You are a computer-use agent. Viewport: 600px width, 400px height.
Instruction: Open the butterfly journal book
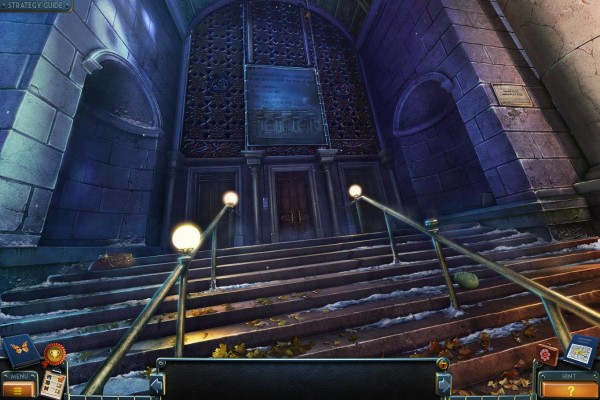[20, 350]
